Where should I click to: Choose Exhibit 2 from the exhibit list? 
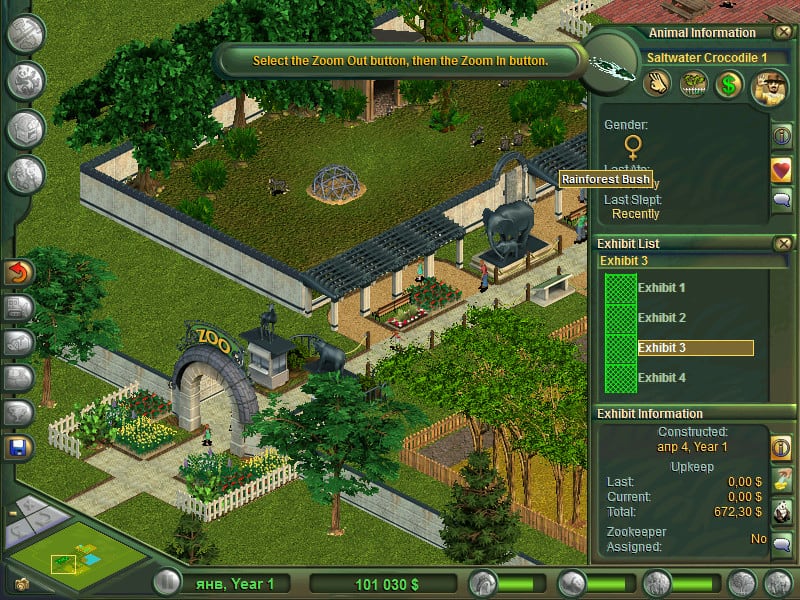pos(662,318)
